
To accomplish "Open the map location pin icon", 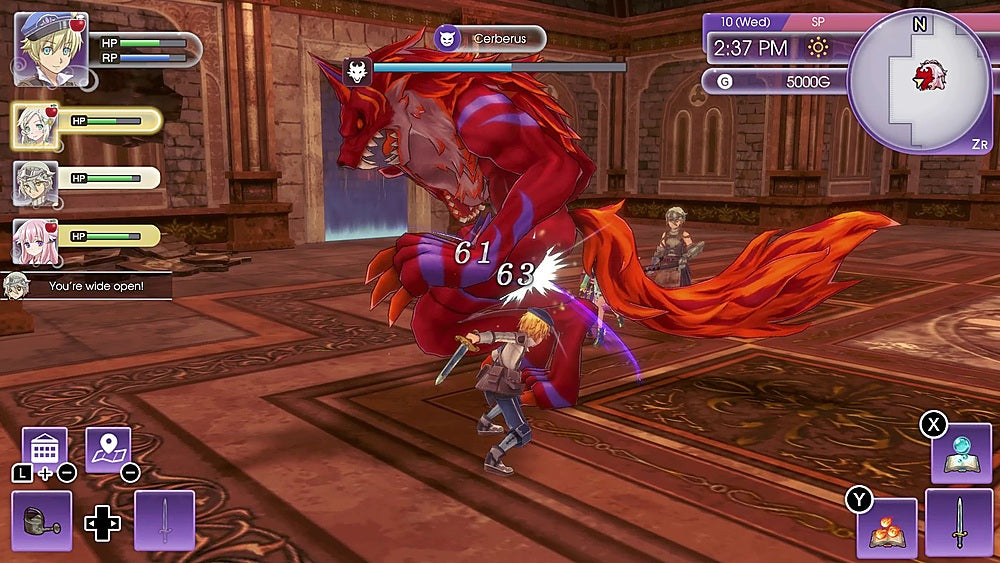I will [x=108, y=449].
